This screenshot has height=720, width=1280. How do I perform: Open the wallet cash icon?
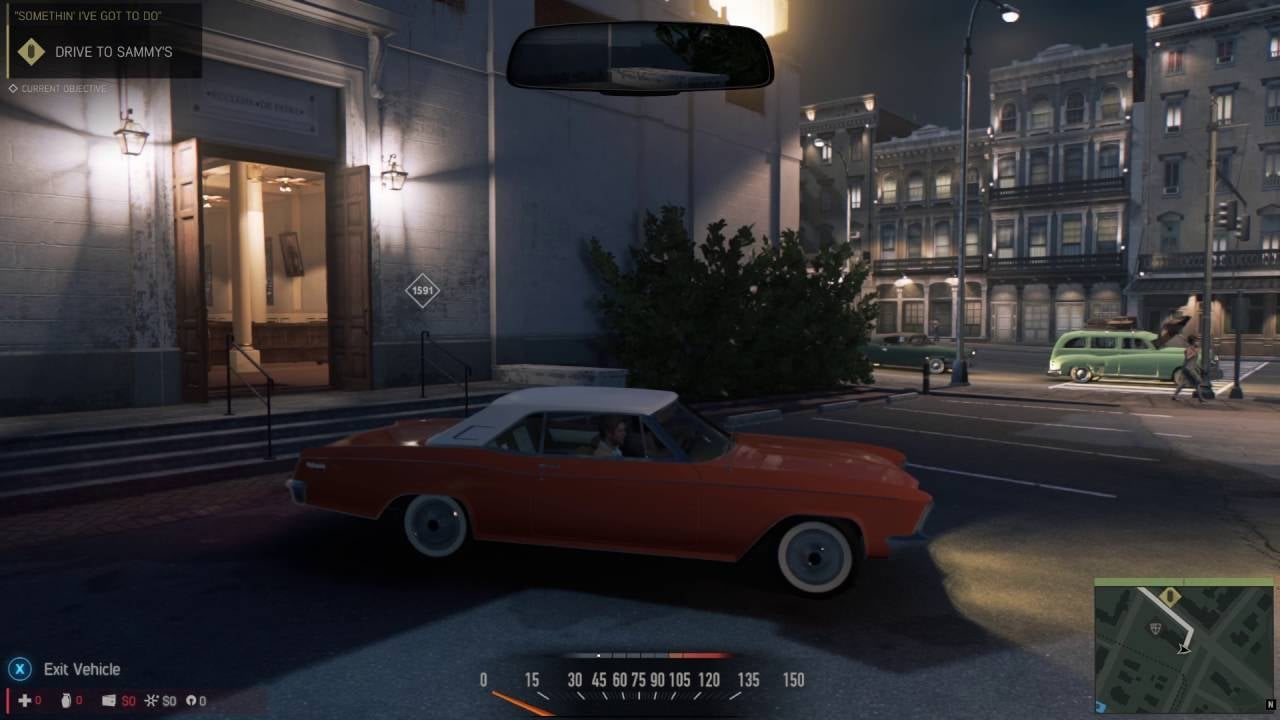[109, 701]
